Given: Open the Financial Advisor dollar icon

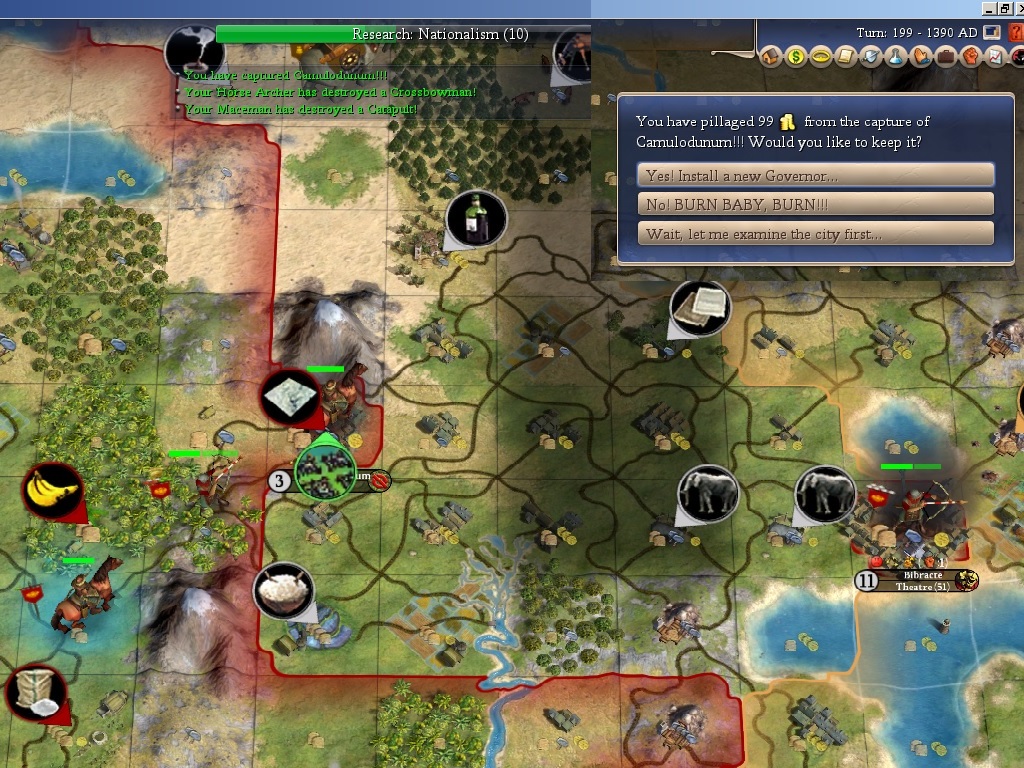Looking at the screenshot, I should pyautogui.click(x=796, y=57).
